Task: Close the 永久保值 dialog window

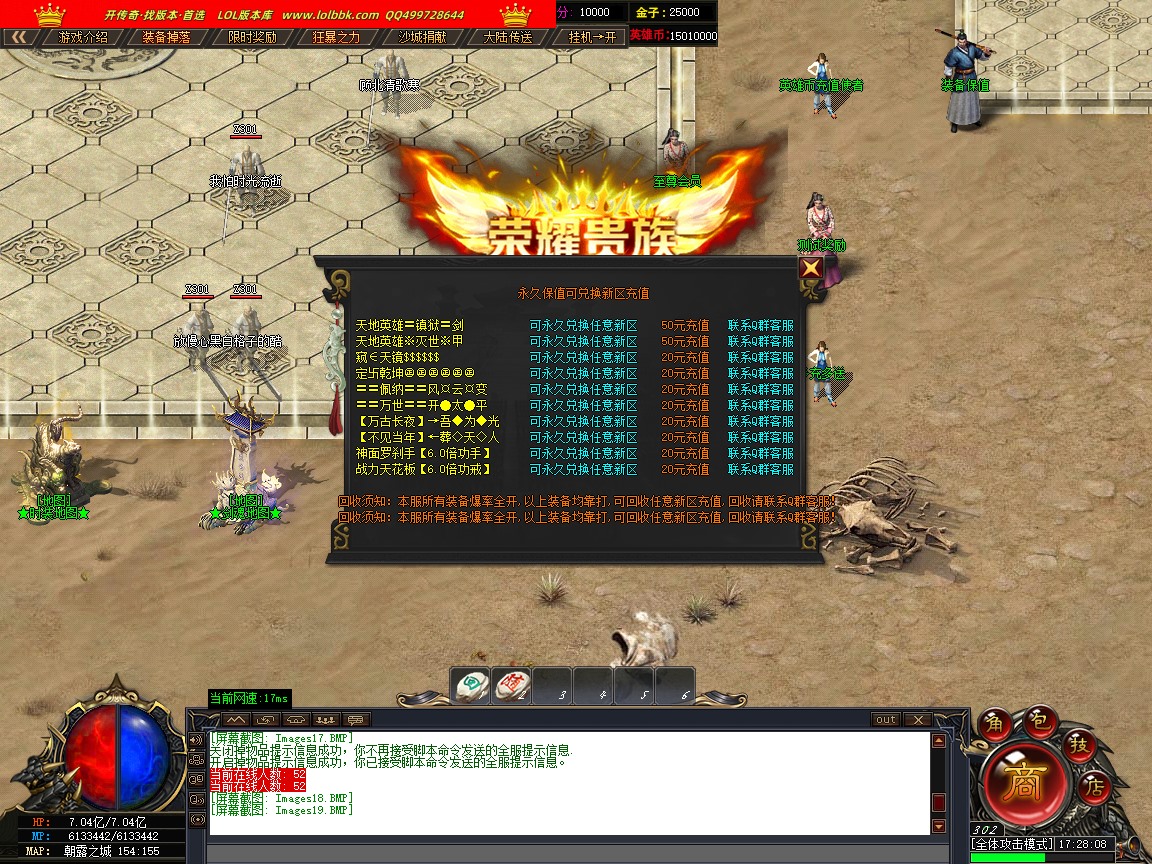Action: (x=811, y=268)
